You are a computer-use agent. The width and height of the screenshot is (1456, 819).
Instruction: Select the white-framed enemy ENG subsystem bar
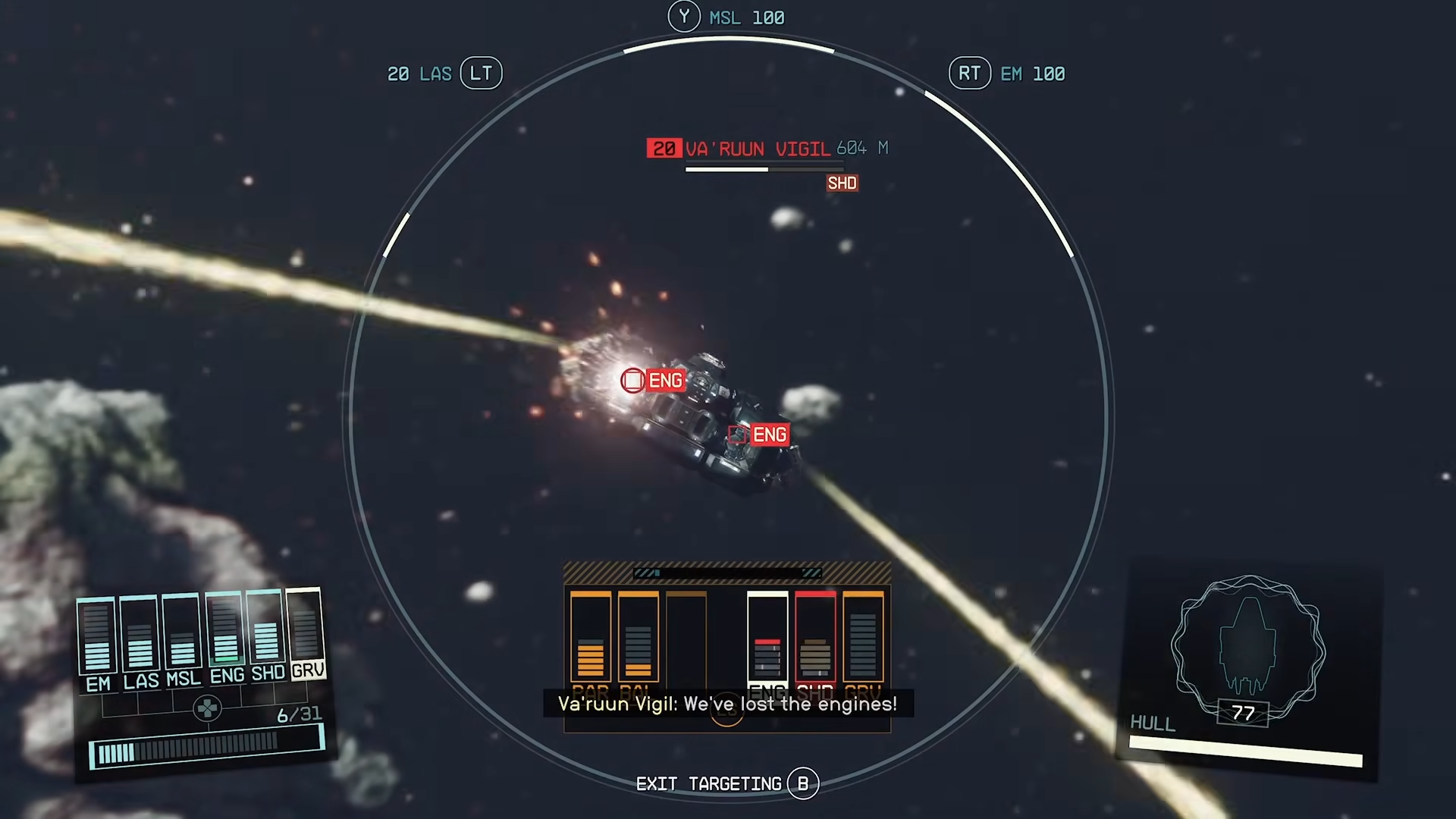click(767, 637)
